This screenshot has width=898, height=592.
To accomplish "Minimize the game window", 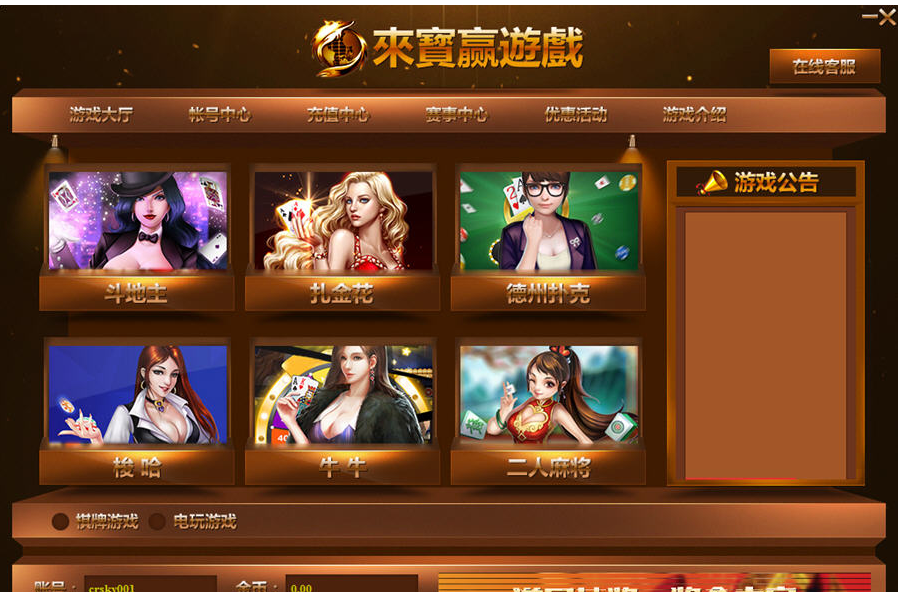I will 869,16.
